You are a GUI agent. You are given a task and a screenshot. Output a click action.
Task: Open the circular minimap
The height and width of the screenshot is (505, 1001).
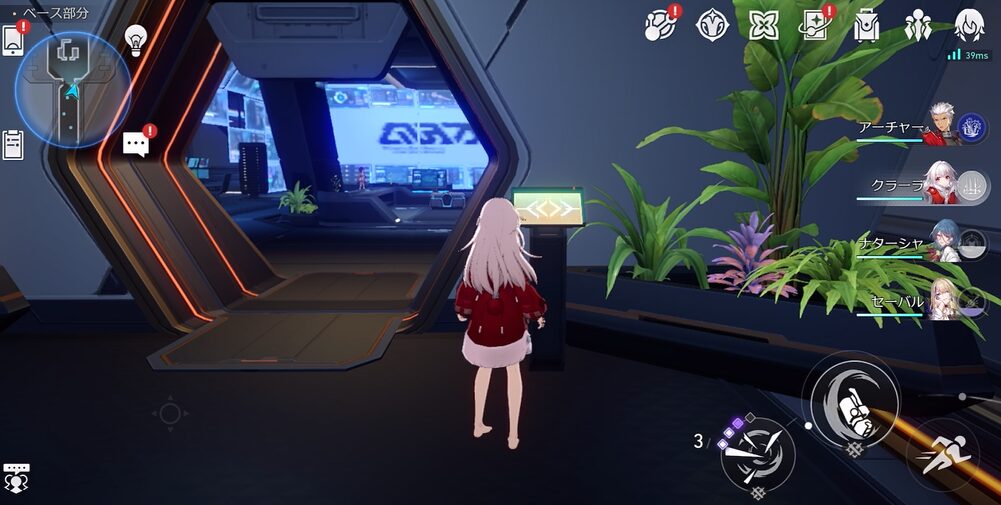coord(72,88)
